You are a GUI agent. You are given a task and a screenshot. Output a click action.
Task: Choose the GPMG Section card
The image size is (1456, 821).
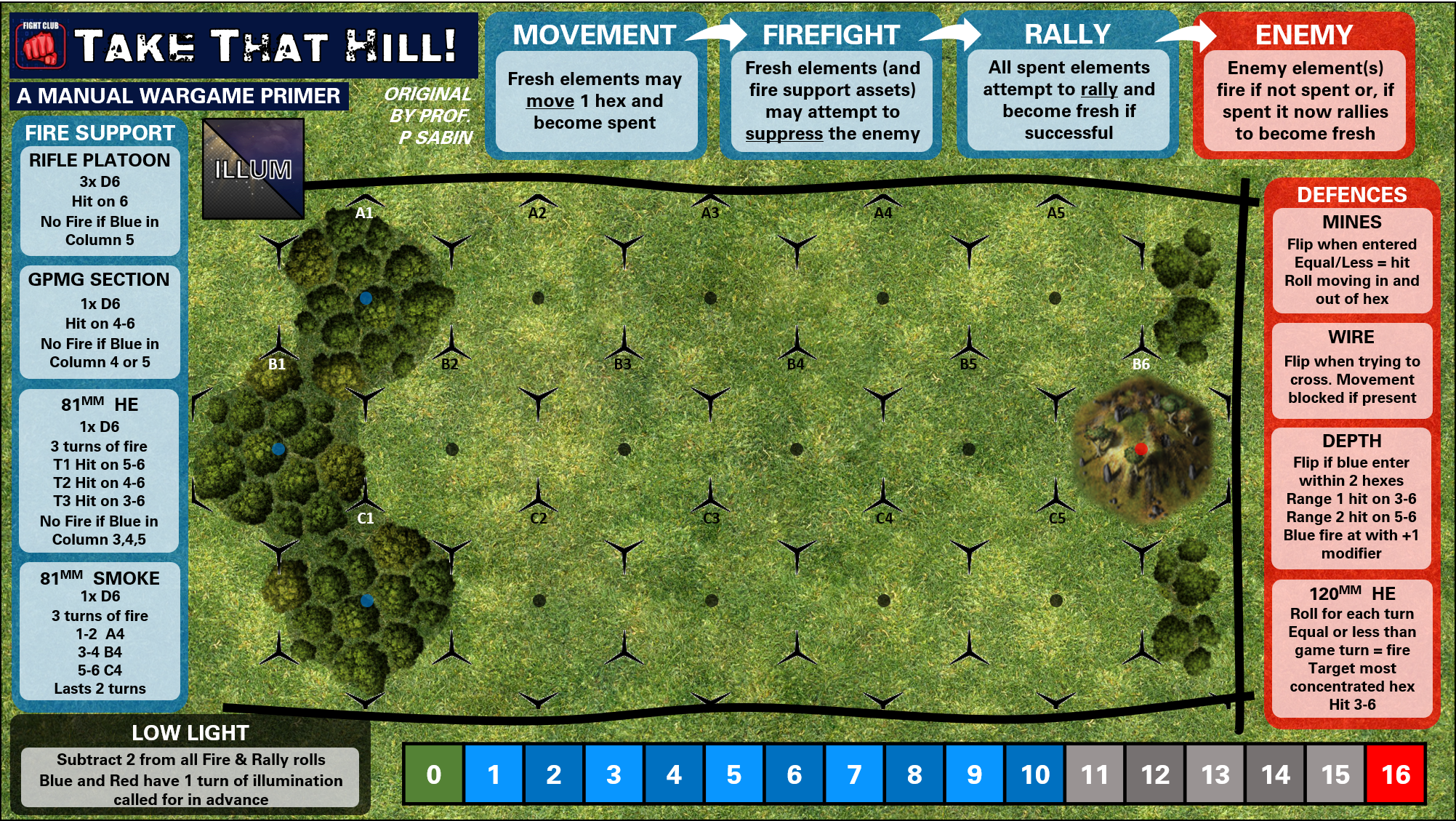click(100, 321)
